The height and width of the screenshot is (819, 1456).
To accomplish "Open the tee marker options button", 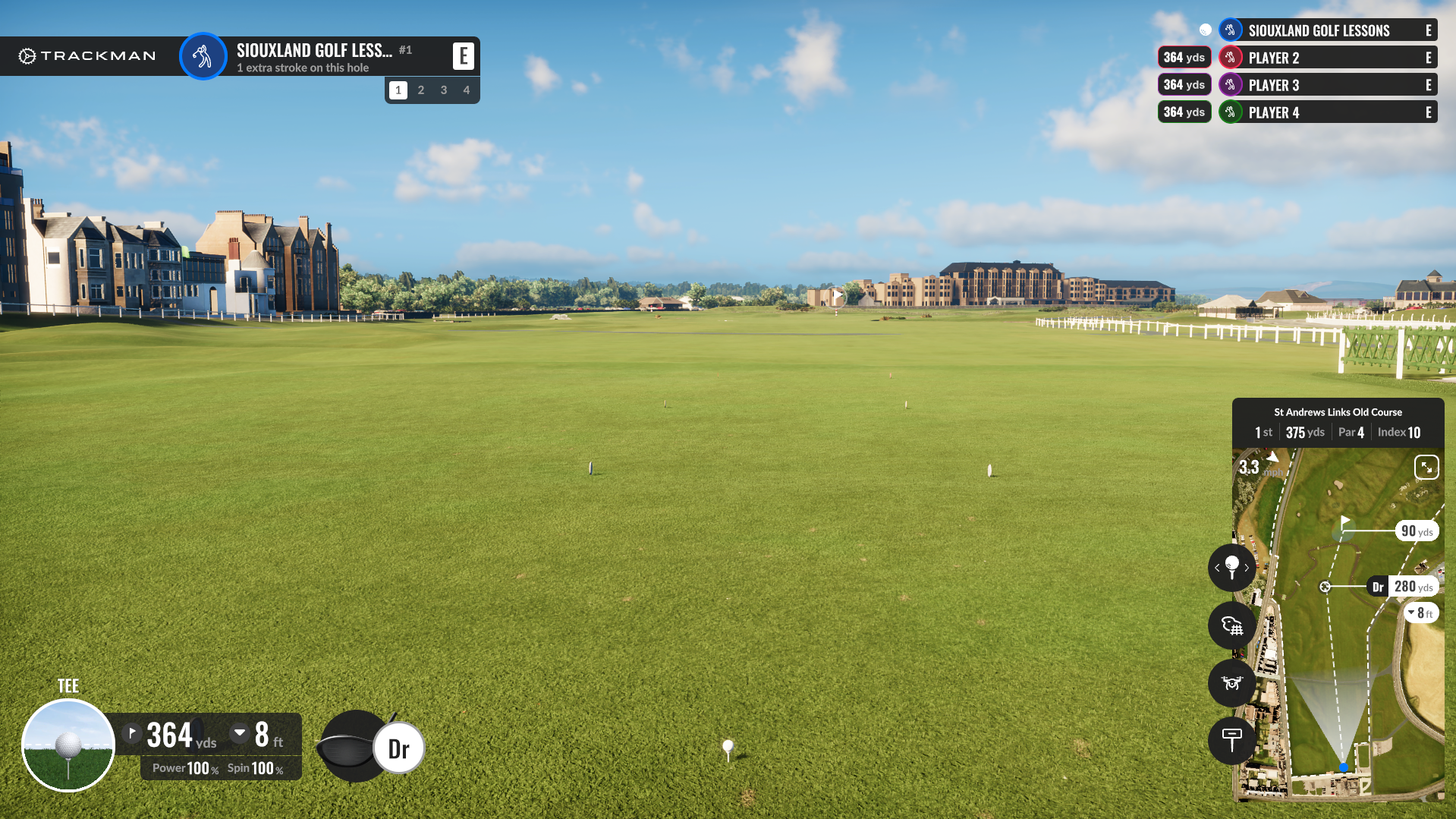I will [x=1231, y=739].
